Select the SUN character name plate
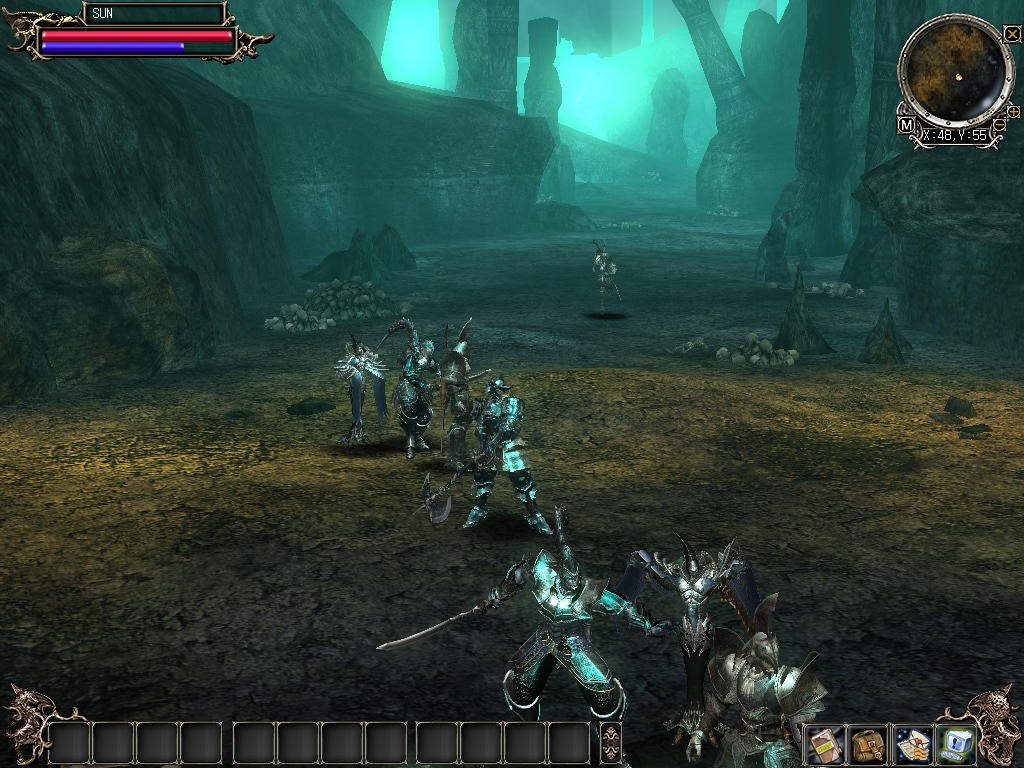1024x768 pixels. tap(153, 14)
